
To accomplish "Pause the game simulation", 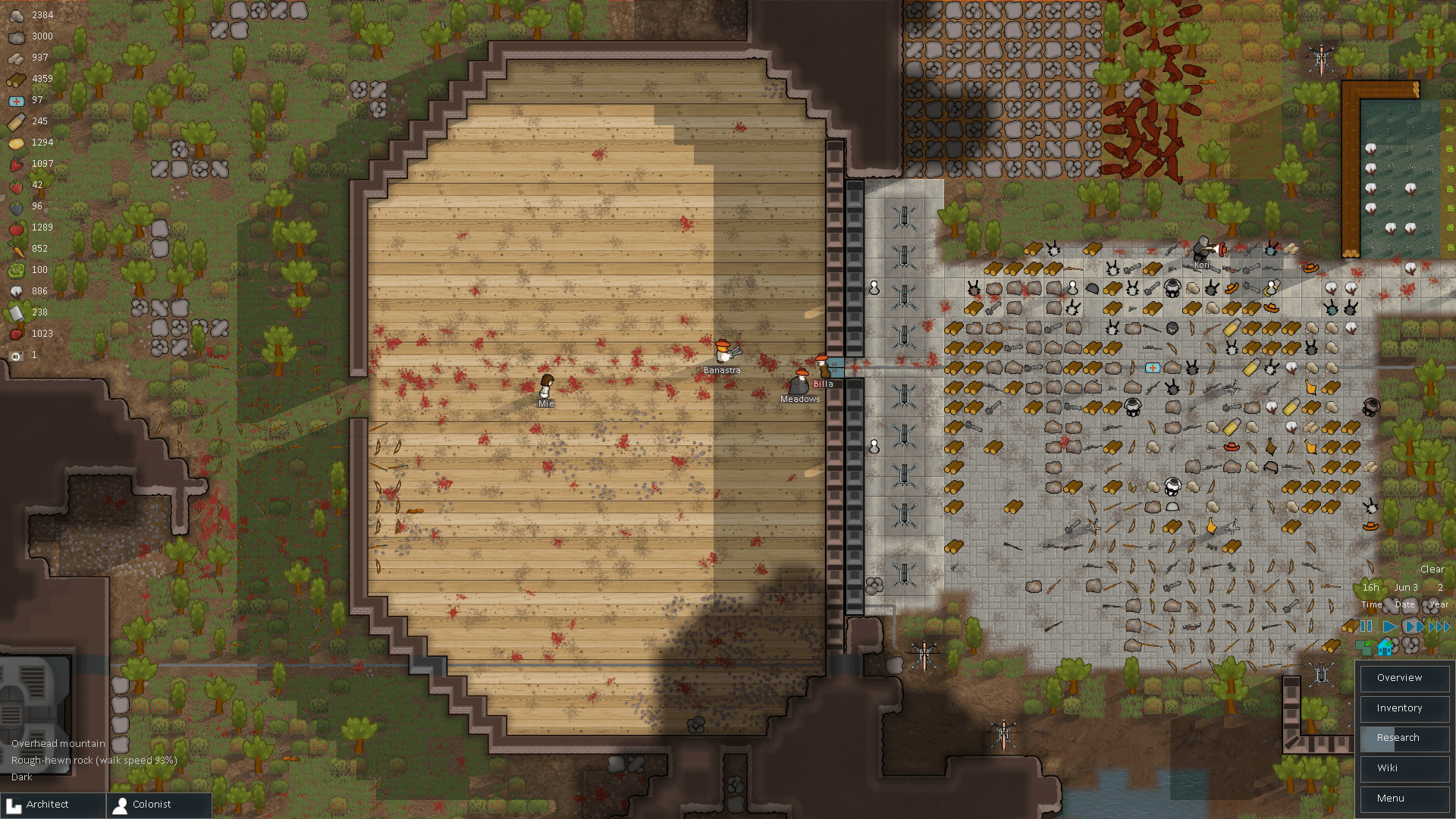I will [x=1366, y=626].
